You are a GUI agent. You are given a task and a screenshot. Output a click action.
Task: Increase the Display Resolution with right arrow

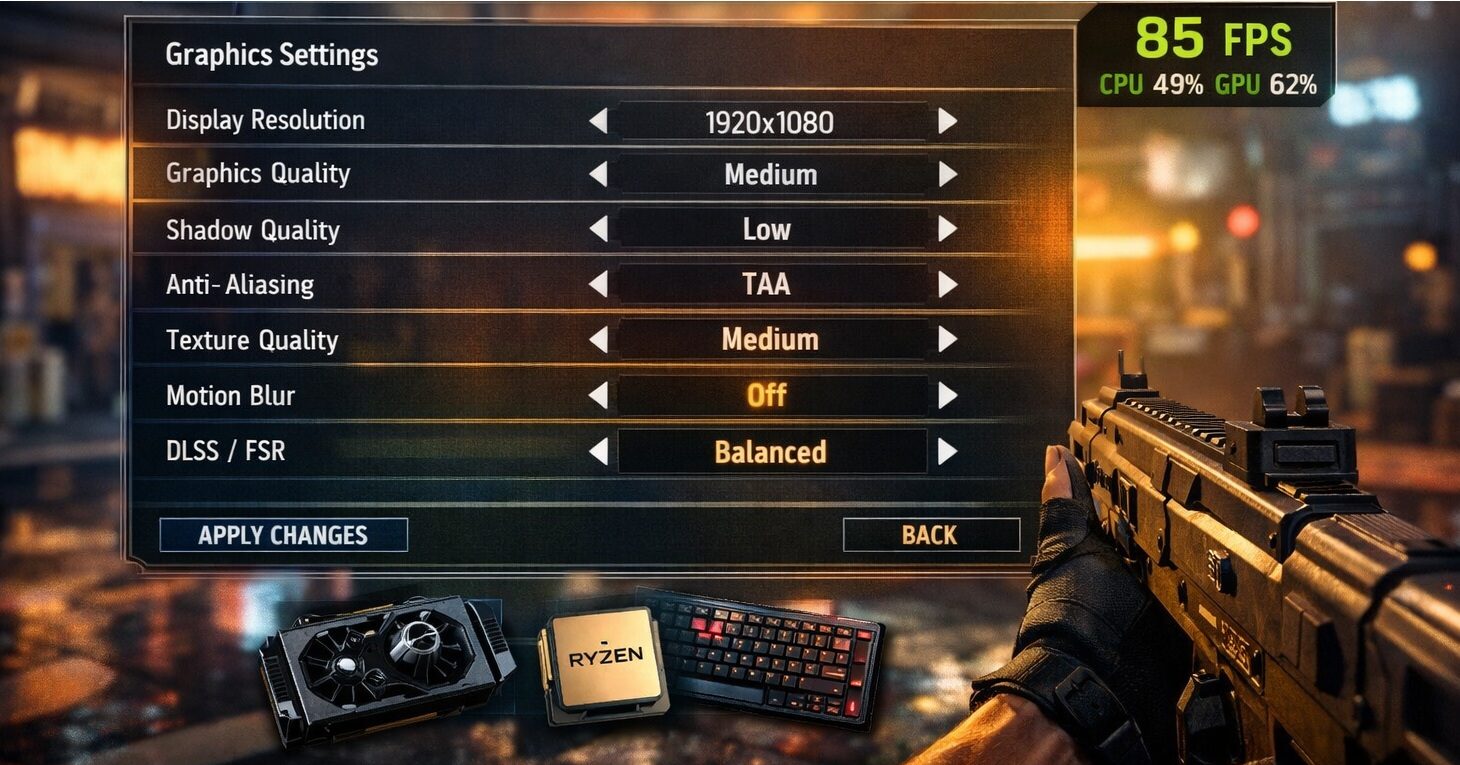pos(947,122)
